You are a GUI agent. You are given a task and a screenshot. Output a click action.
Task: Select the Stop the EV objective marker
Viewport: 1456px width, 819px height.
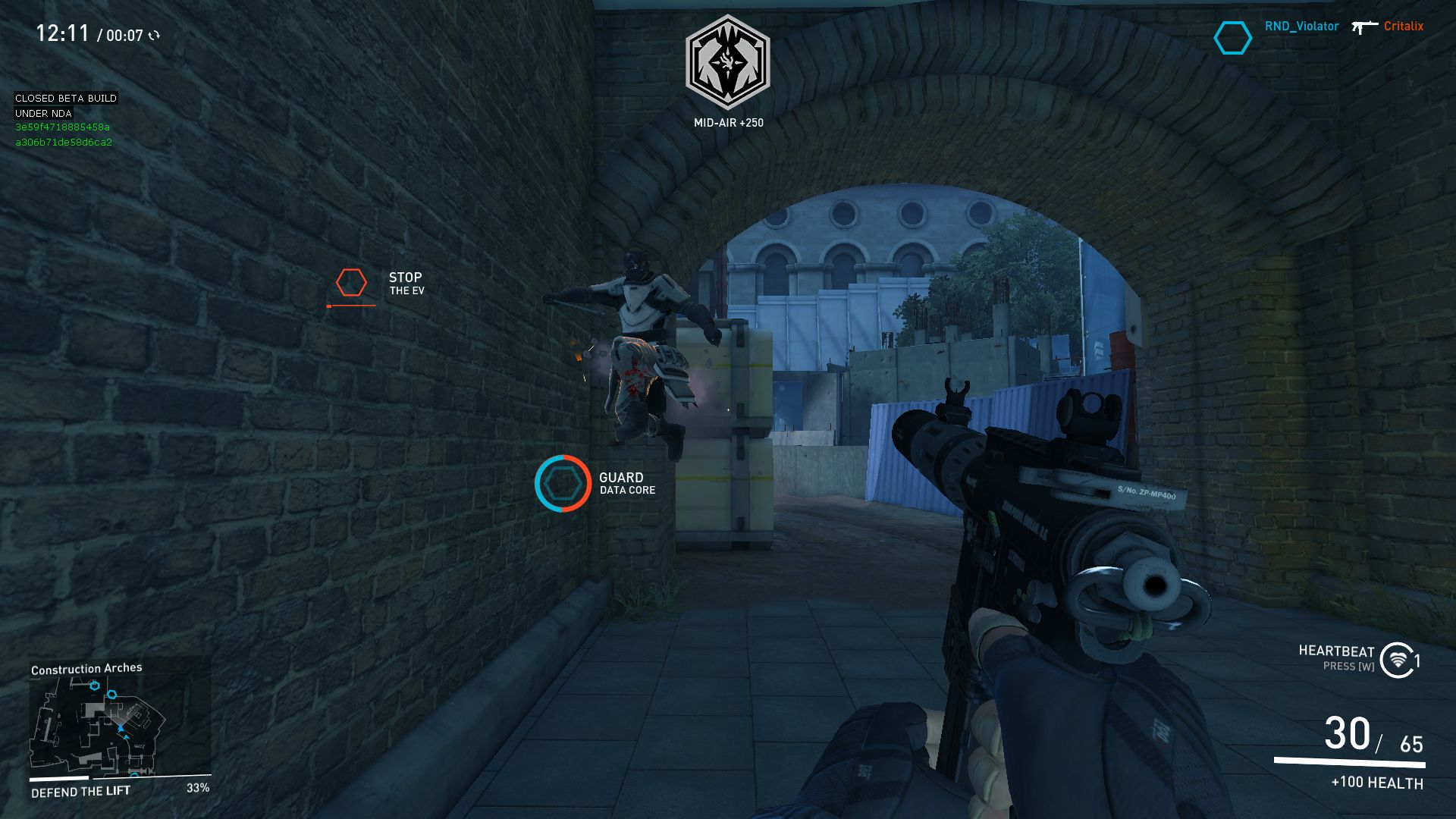(351, 283)
